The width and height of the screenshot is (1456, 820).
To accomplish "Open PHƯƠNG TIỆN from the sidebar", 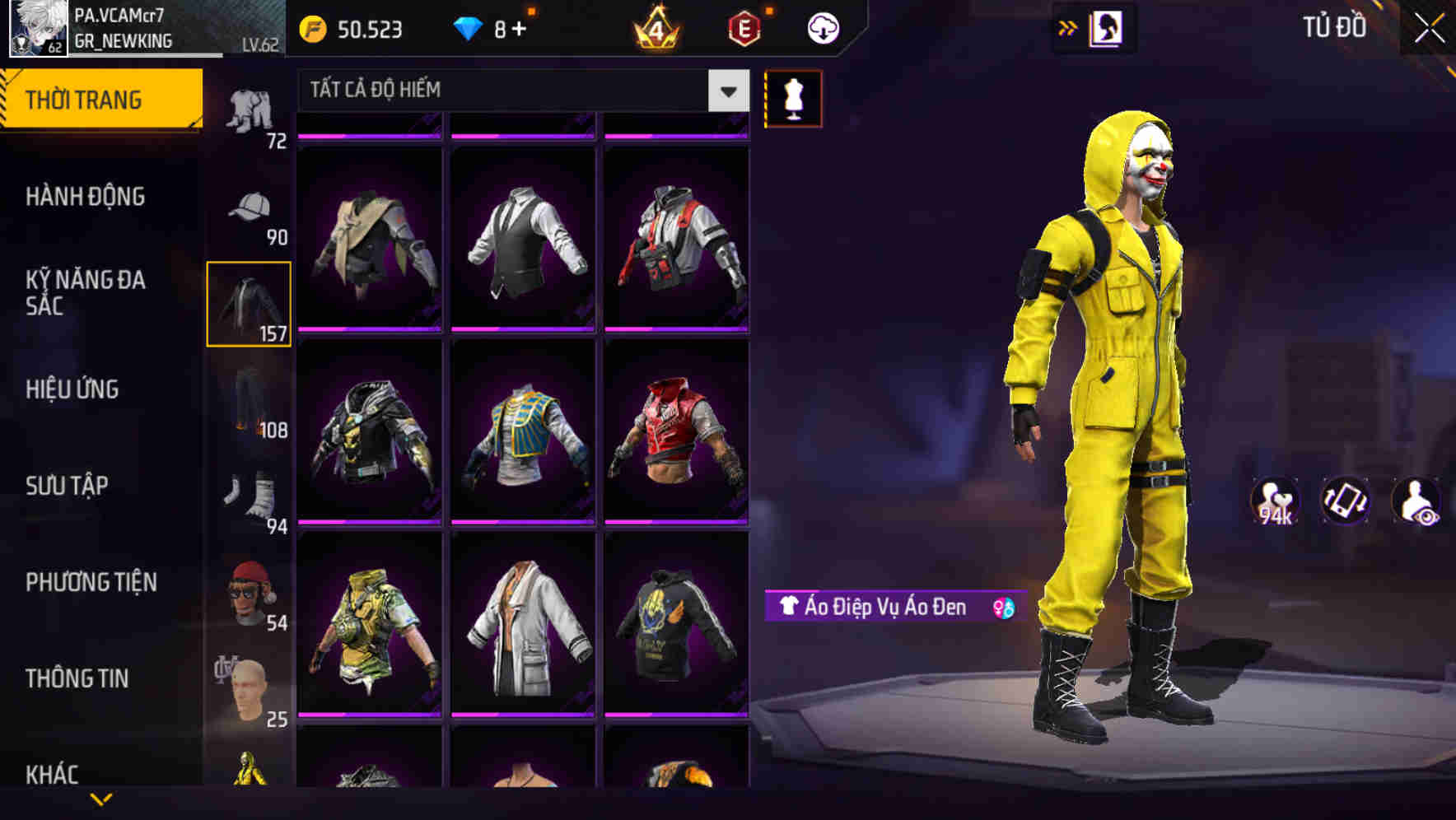I will (91, 581).
